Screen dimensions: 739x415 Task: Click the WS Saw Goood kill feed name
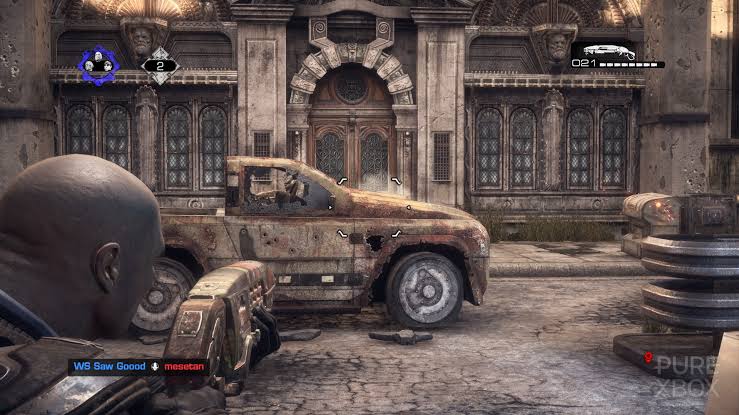[x=109, y=366]
